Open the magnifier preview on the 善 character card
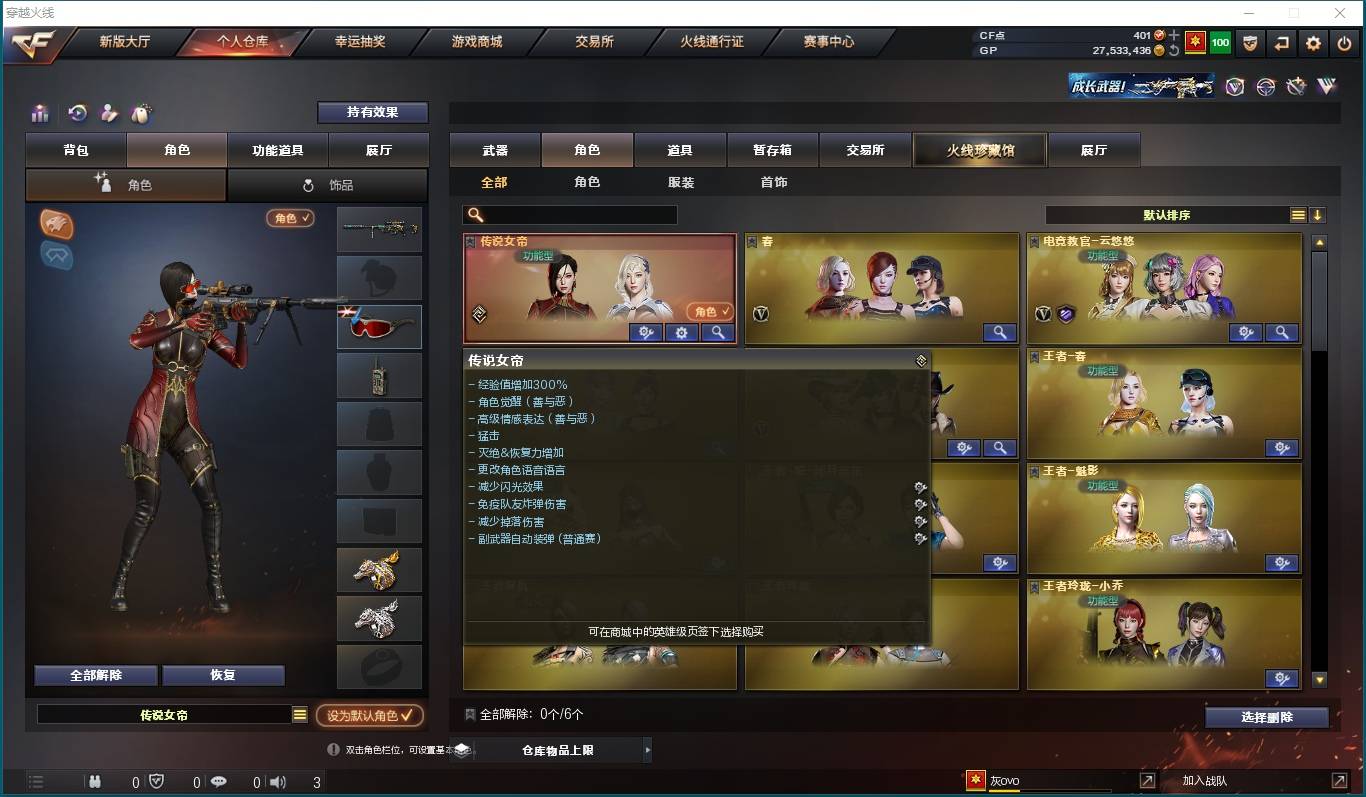This screenshot has height=797, width=1366. coord(999,332)
